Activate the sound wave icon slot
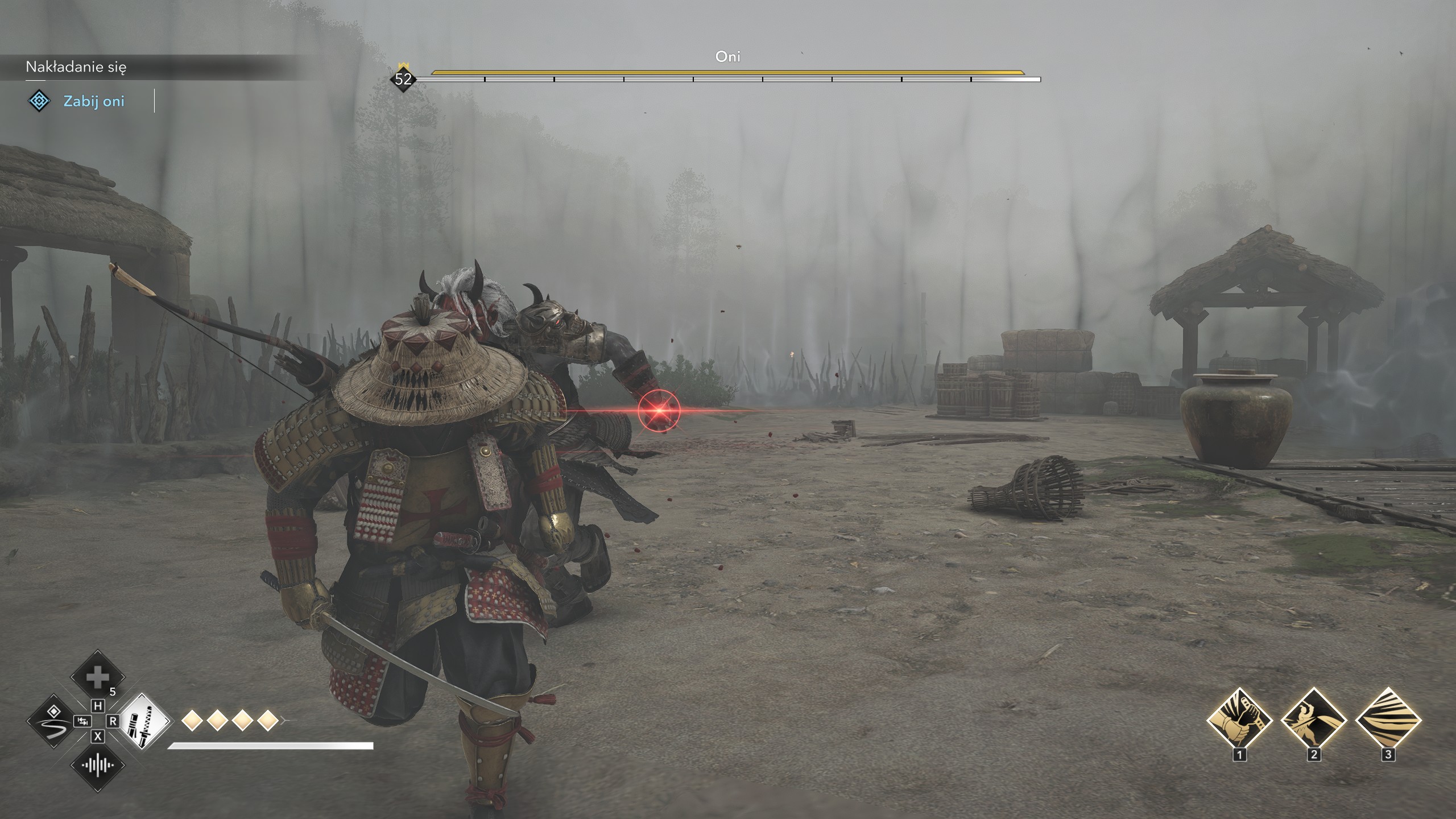1456x819 pixels. click(97, 765)
